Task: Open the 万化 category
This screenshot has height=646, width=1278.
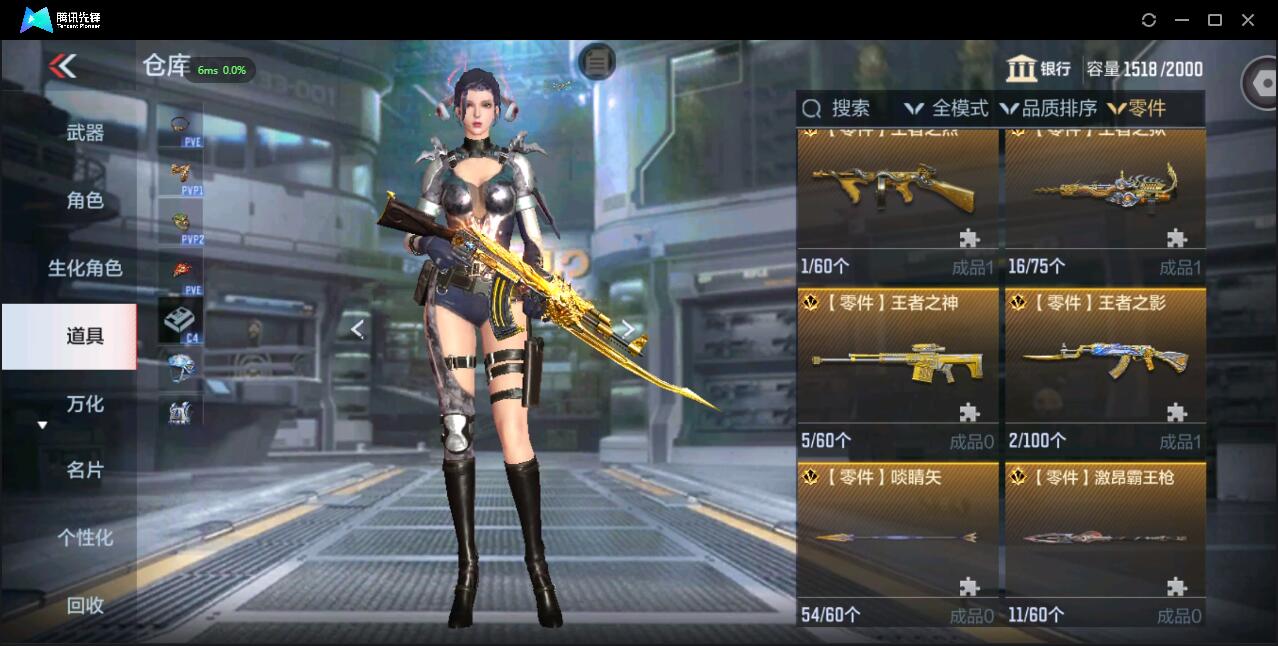Action: pos(85,404)
